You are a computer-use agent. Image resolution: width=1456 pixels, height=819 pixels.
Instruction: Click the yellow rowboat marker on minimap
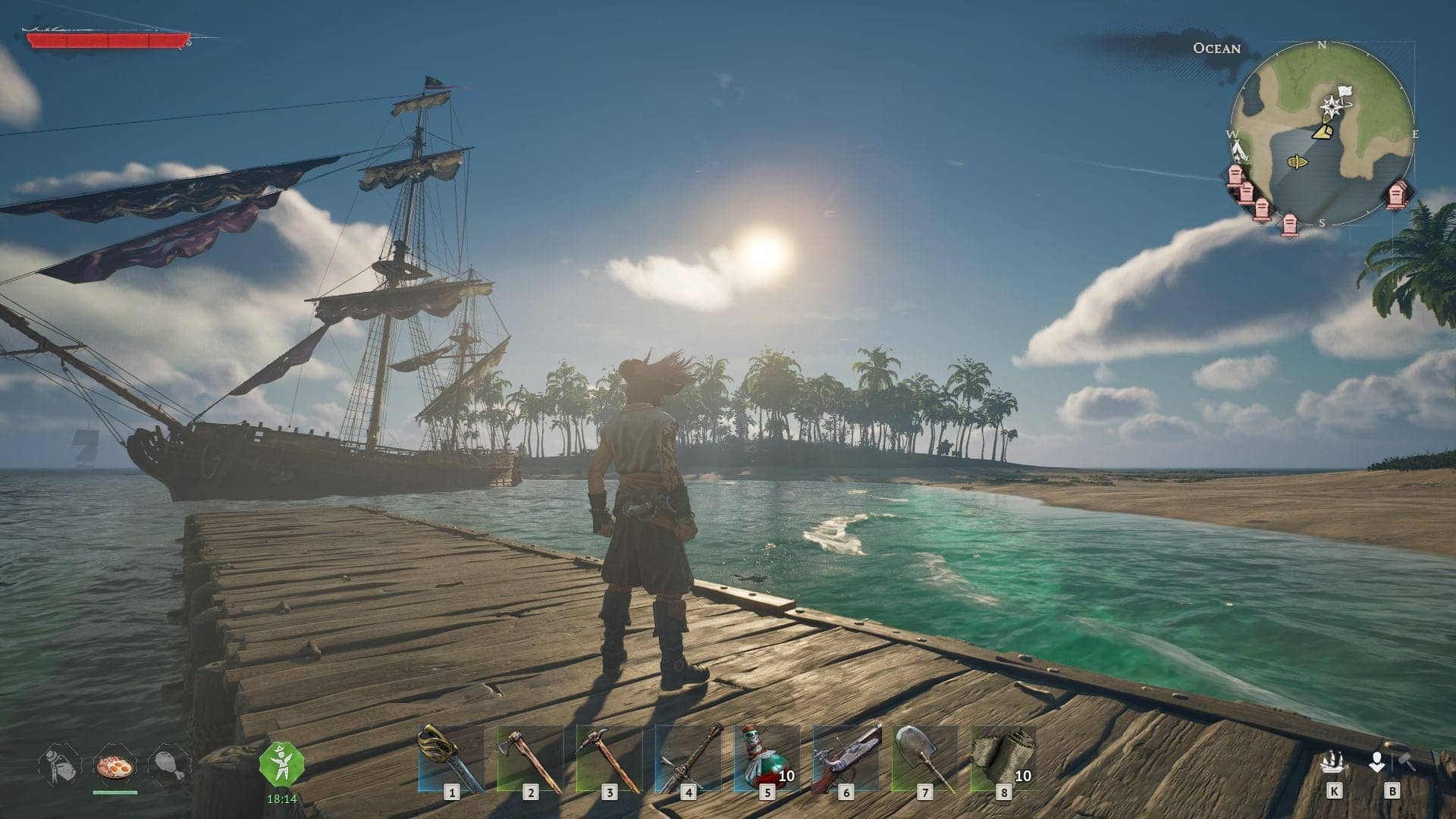(x=1296, y=162)
